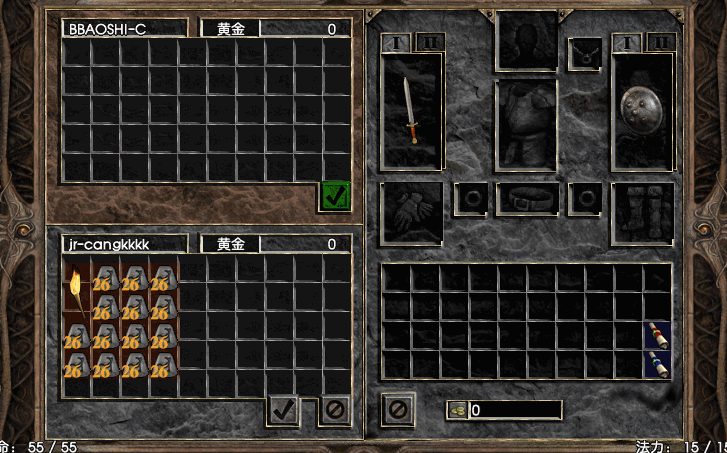Accept the trade with the black checkmark button
Image resolution: width=727 pixels, height=453 pixels.
(x=284, y=409)
